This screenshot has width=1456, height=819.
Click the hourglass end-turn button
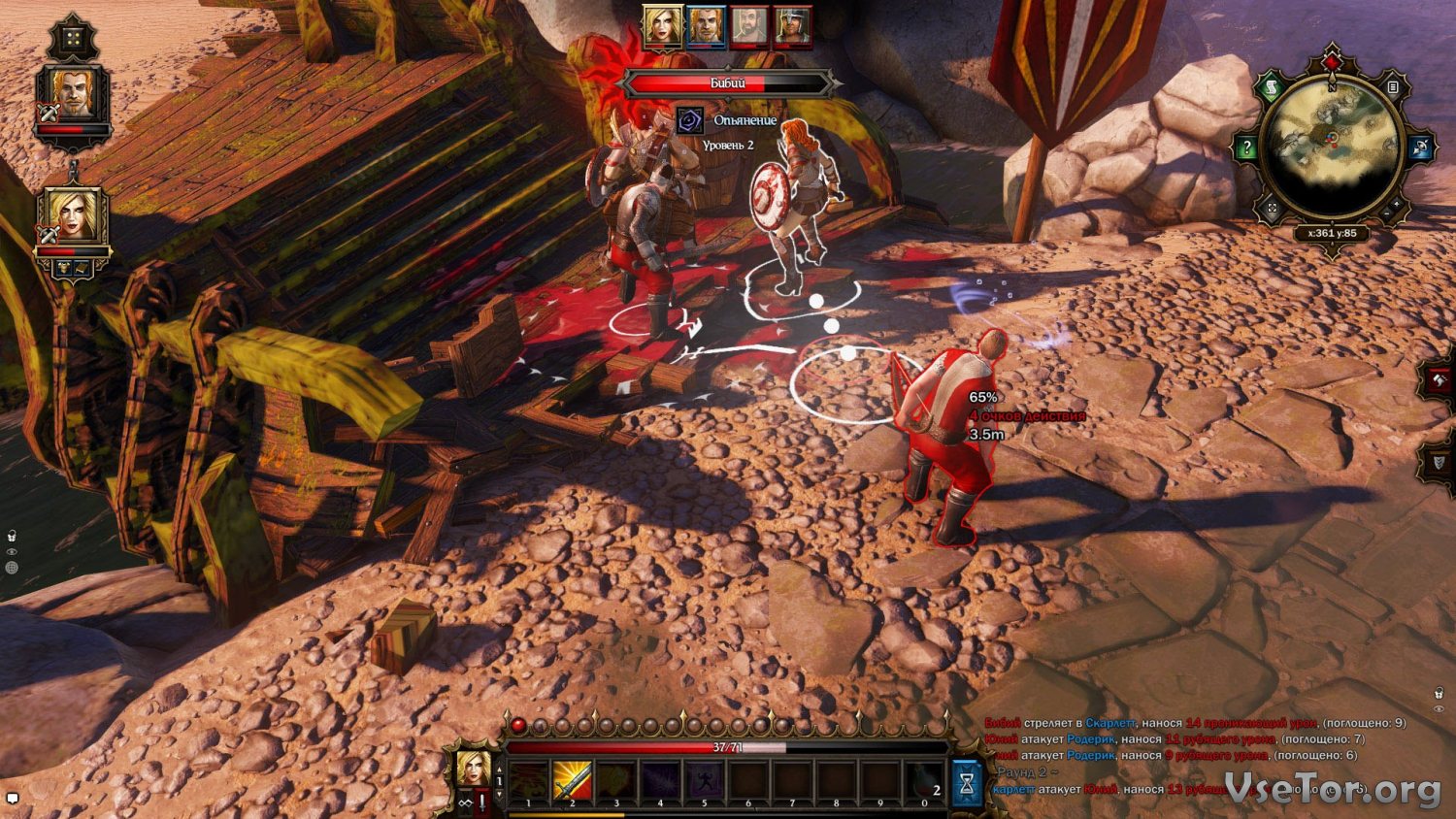pyautogui.click(x=967, y=782)
